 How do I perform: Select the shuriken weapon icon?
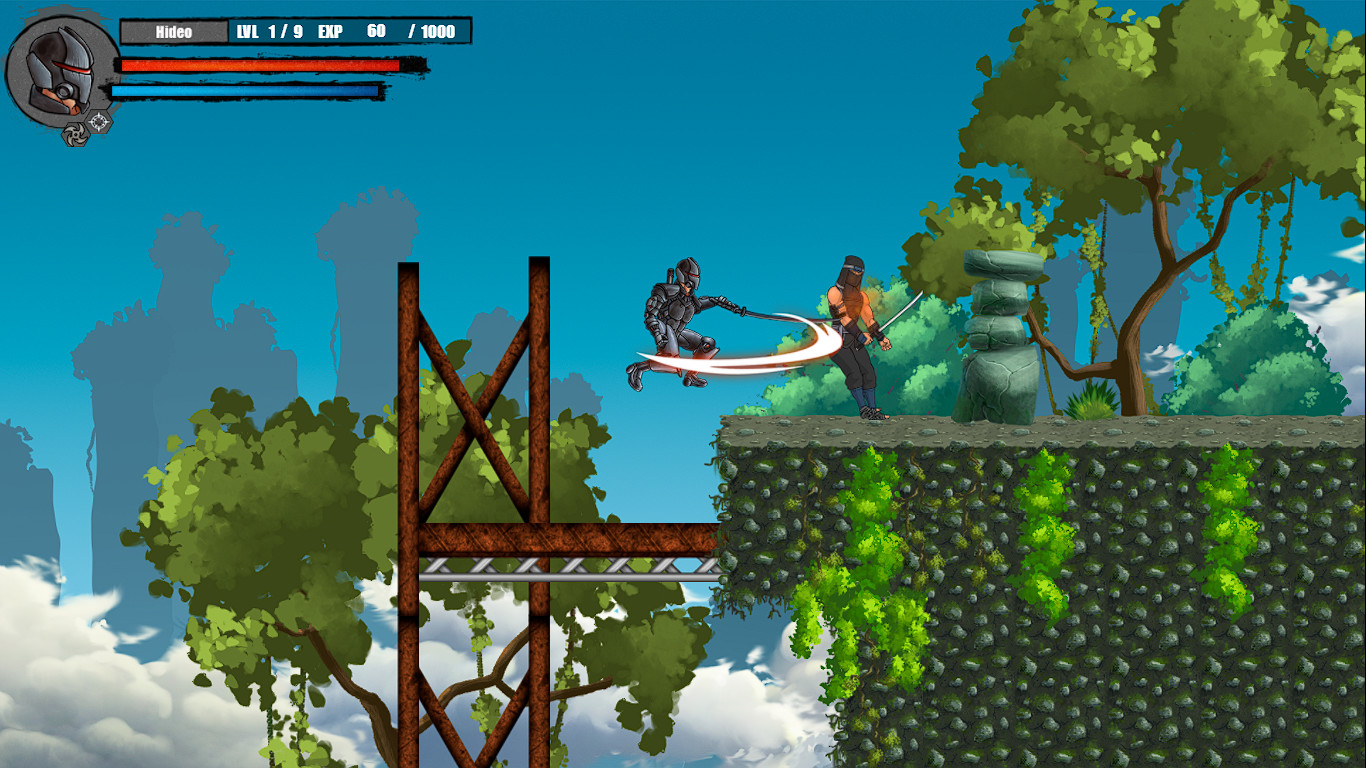(x=76, y=135)
